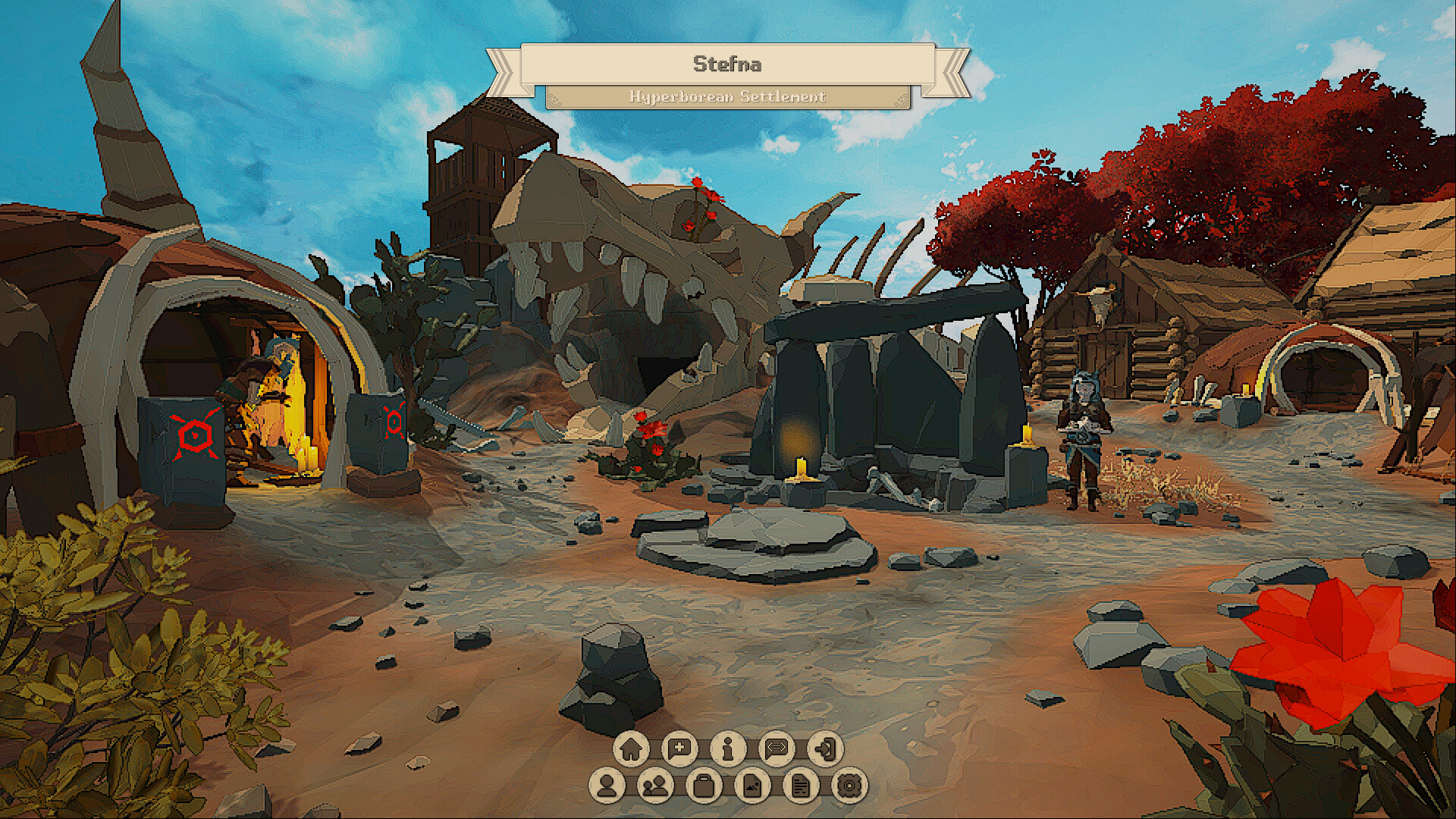Open the dialogue exchange bubble icon
Screen dimensions: 1456x819
click(779, 748)
